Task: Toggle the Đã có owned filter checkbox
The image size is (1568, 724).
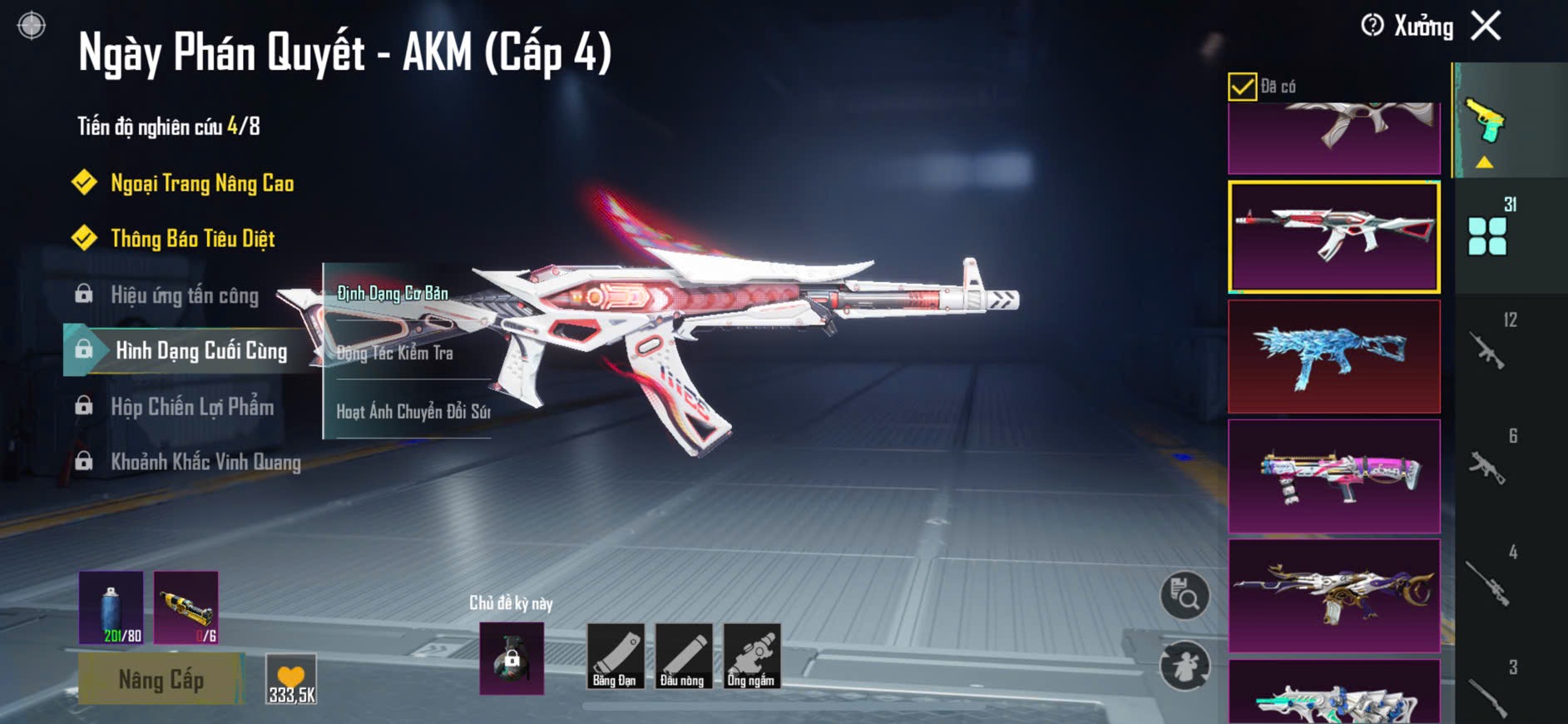Action: coord(1242,87)
